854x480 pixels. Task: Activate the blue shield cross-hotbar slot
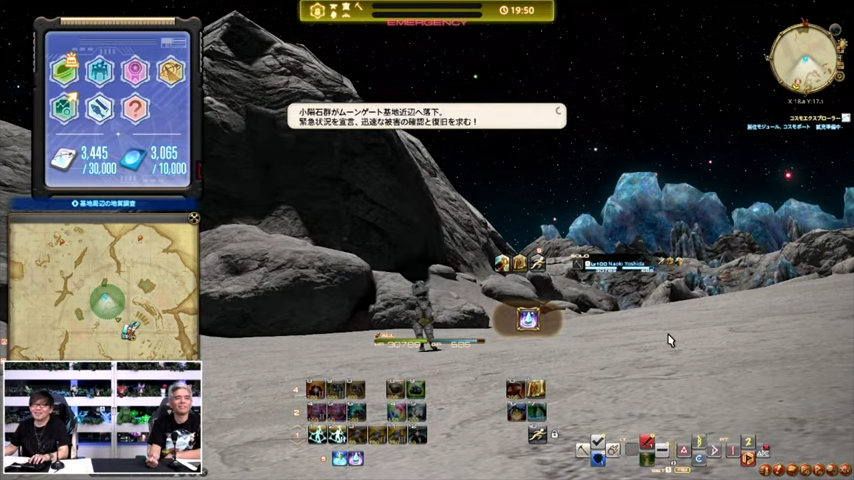coord(598,459)
